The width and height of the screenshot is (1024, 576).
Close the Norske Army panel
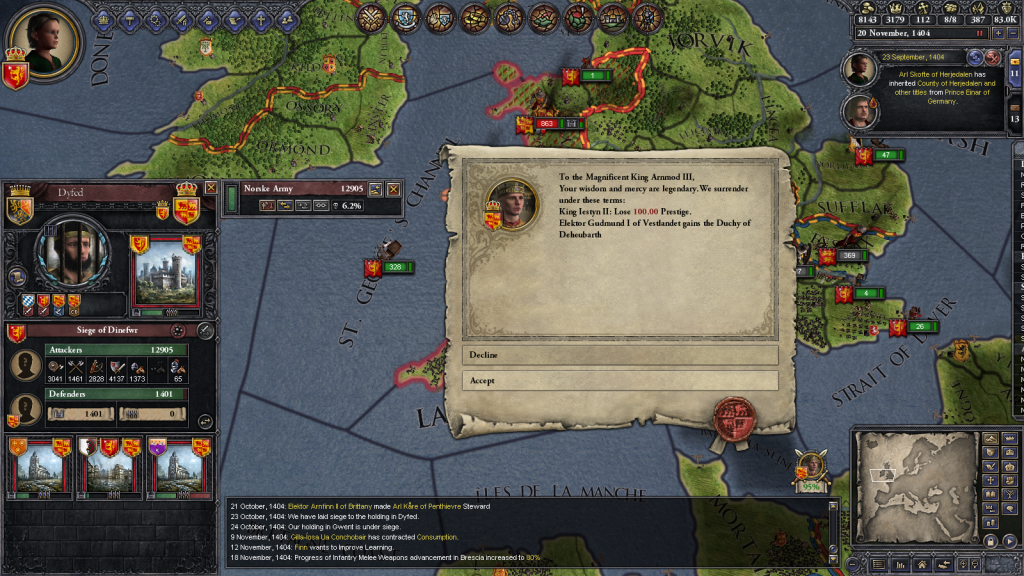[x=393, y=188]
